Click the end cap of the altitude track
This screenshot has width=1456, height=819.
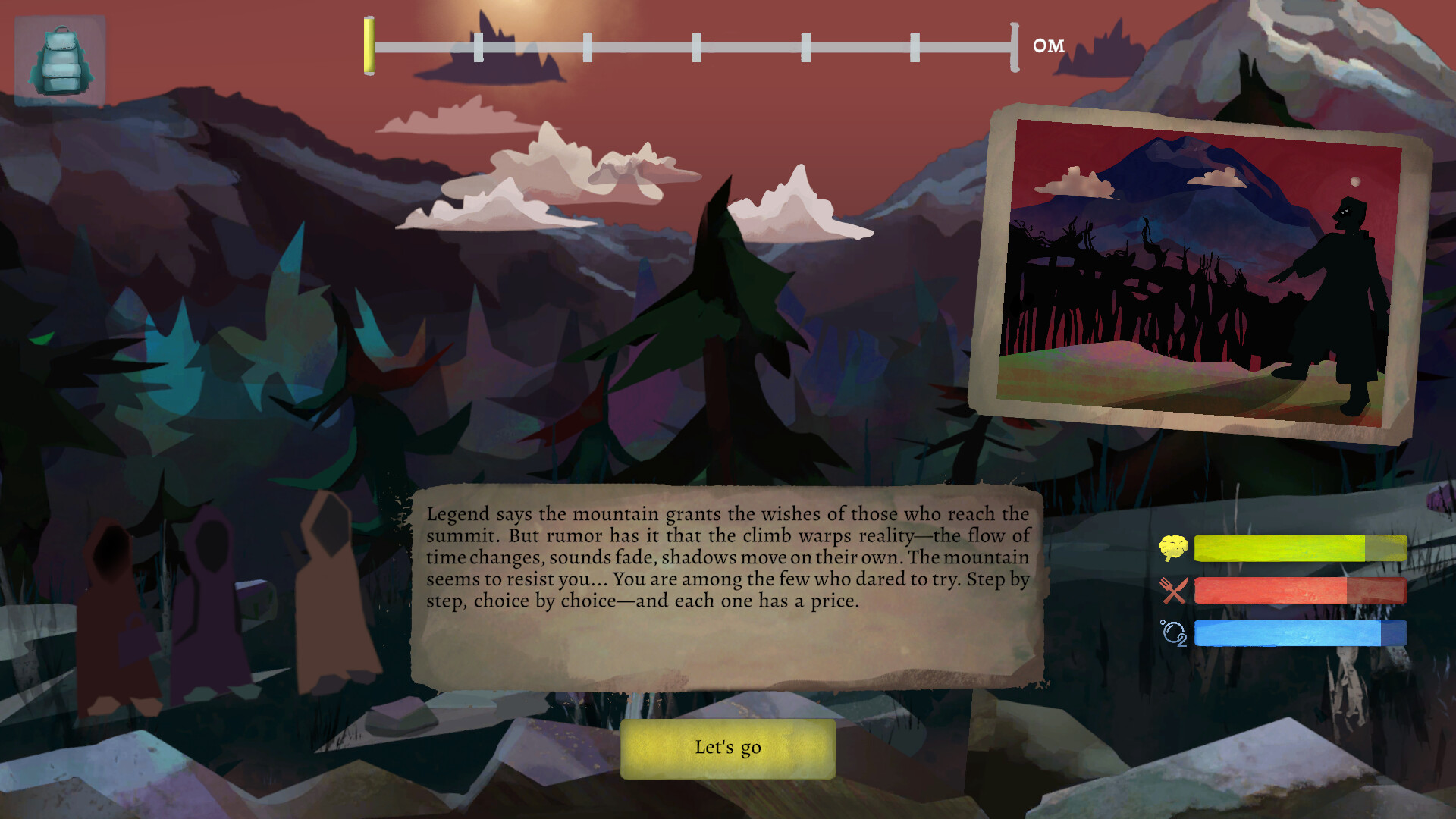(x=1014, y=47)
